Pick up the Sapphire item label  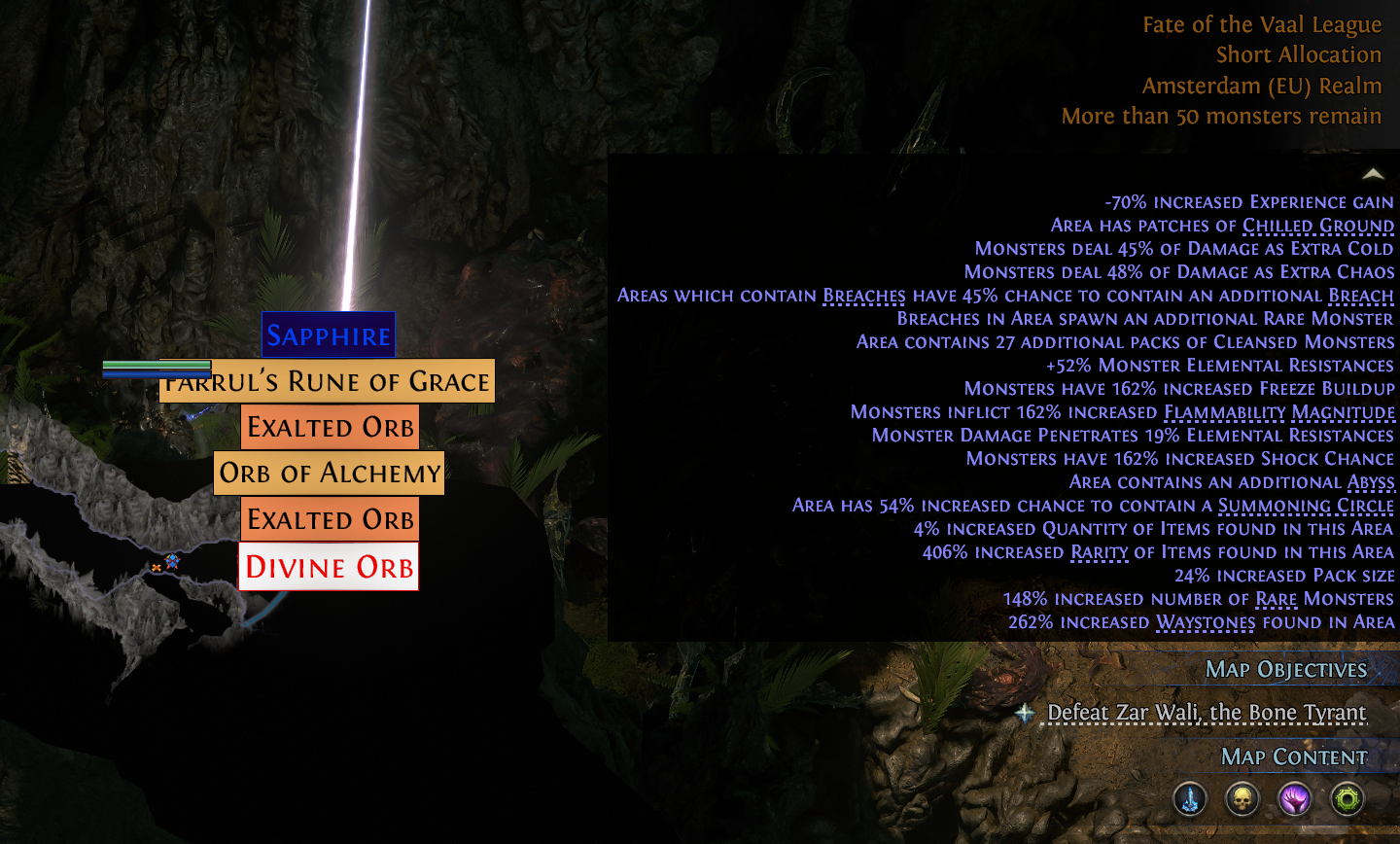pos(329,335)
